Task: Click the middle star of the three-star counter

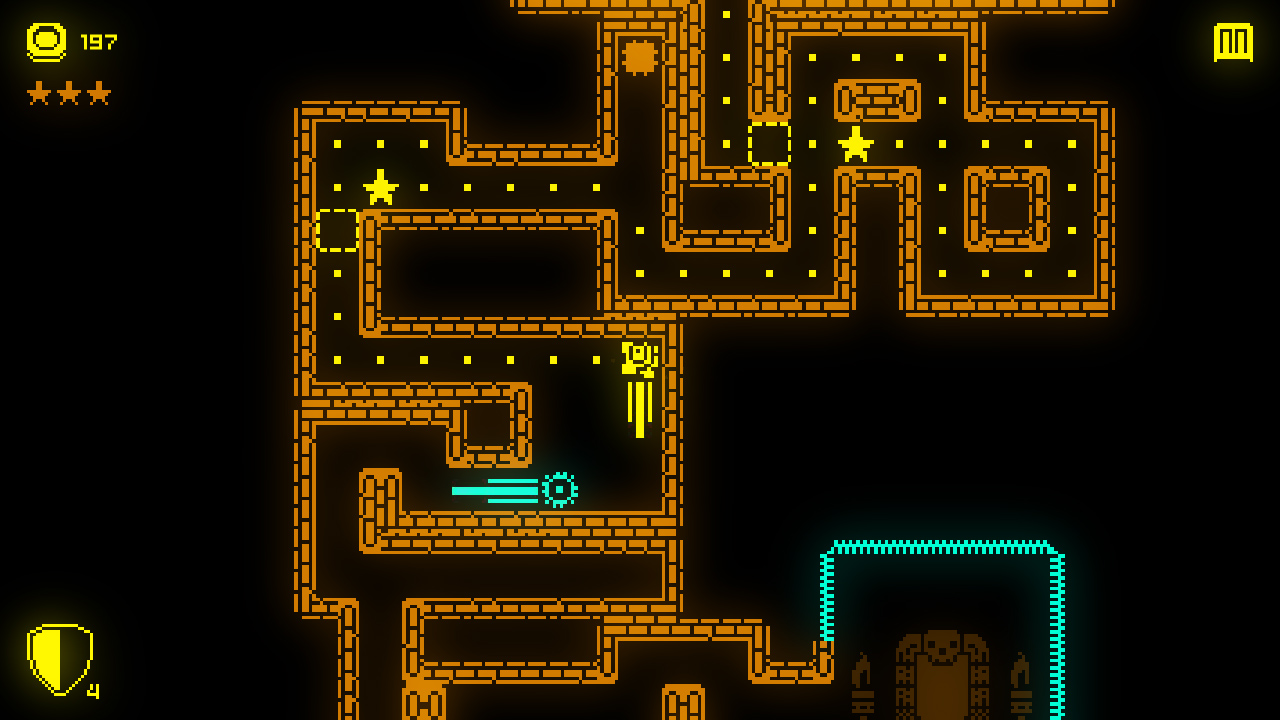Action: pos(68,93)
